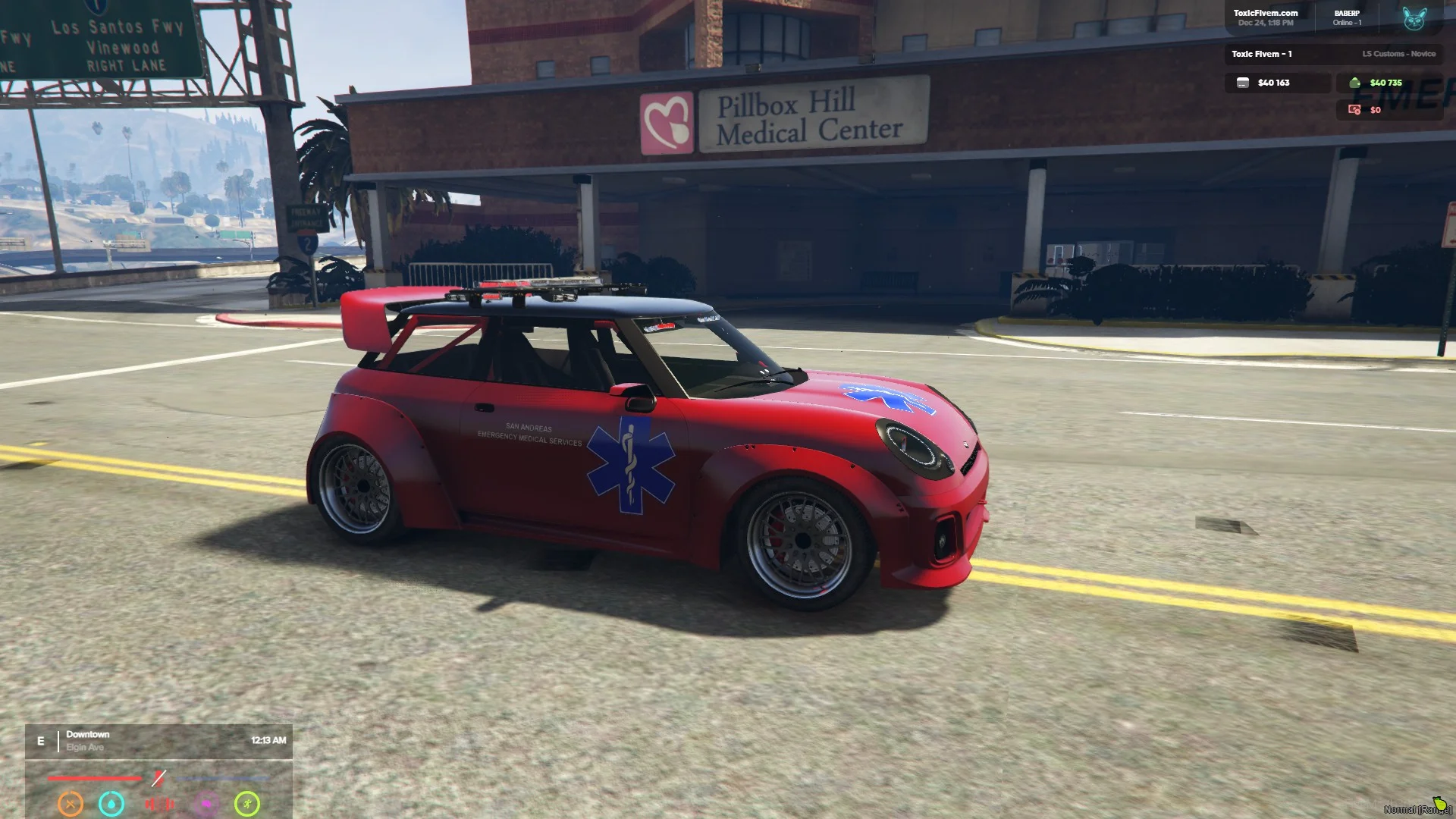Mute the red voice waveform indicator
The width and height of the screenshot is (1456, 819).
click(160, 802)
